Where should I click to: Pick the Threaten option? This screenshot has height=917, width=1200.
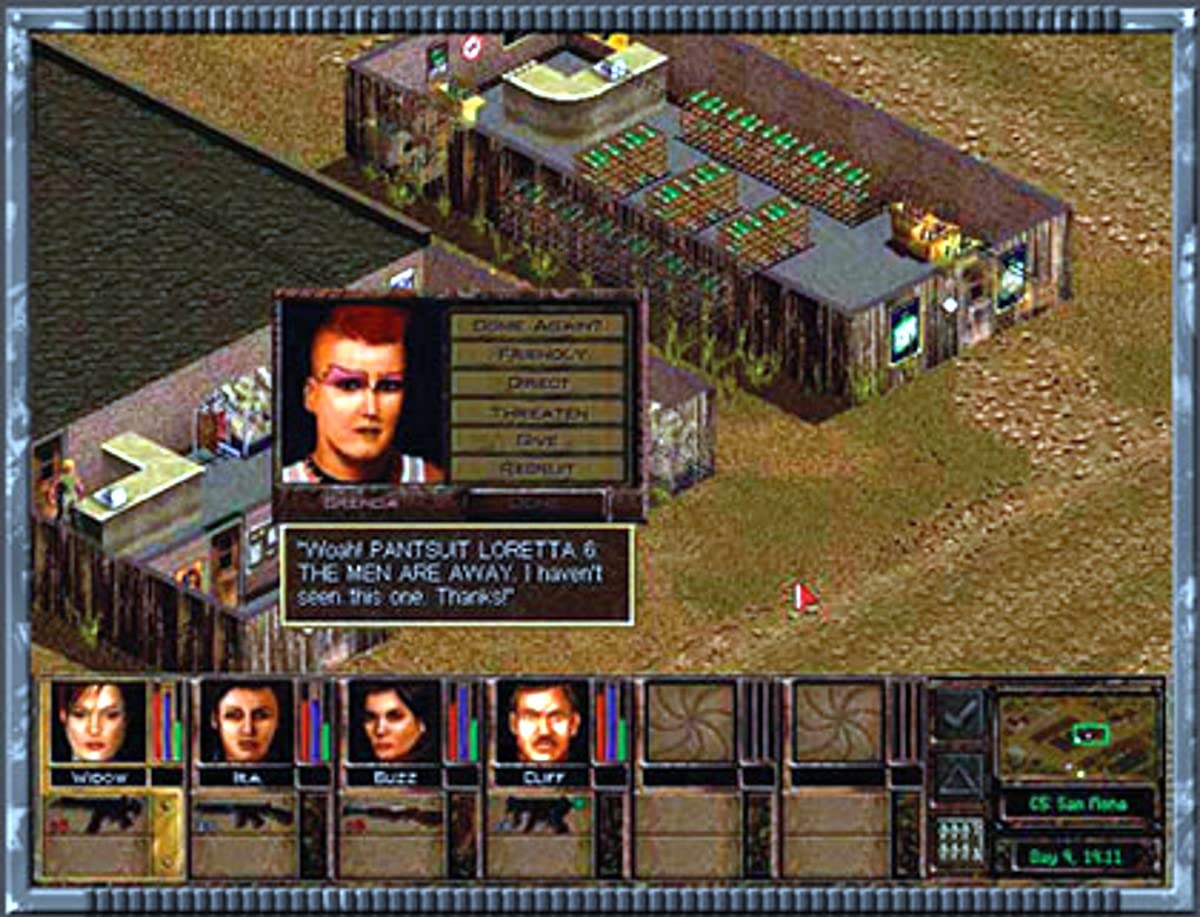tap(538, 411)
